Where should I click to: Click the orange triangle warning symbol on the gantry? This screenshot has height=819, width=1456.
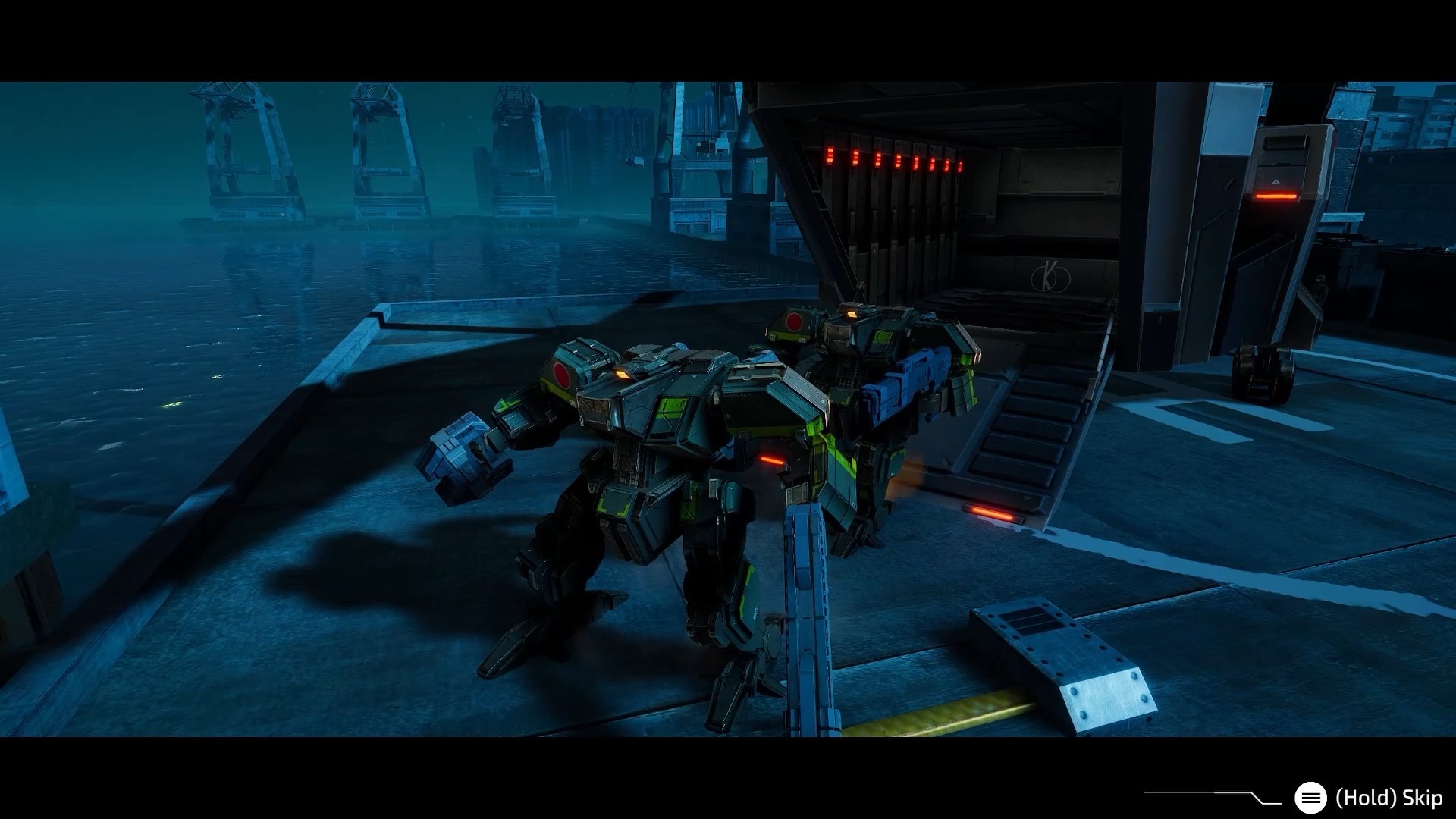(x=1276, y=181)
